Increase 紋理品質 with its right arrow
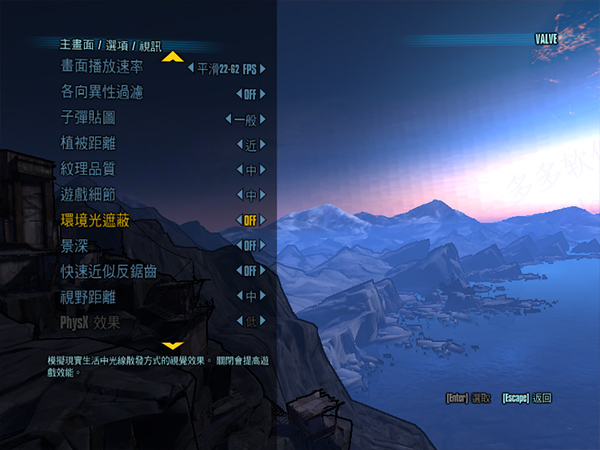 pos(262,169)
